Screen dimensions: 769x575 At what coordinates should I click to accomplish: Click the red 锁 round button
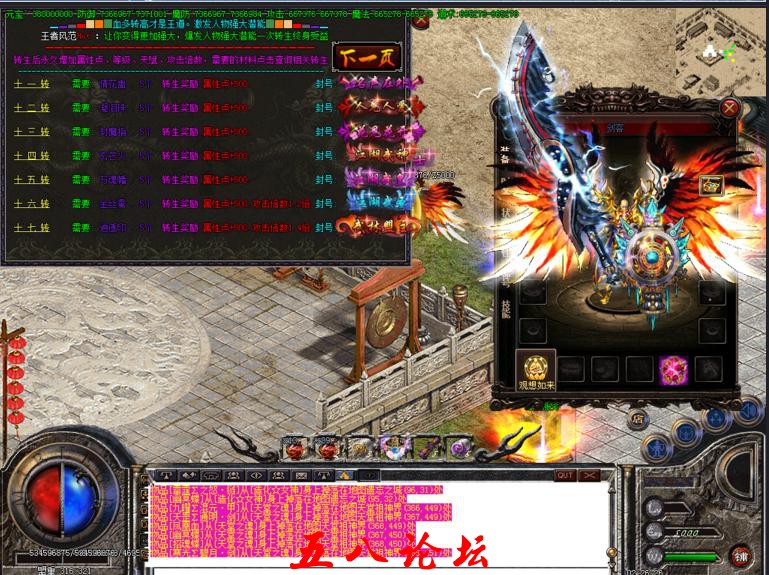click(x=741, y=553)
